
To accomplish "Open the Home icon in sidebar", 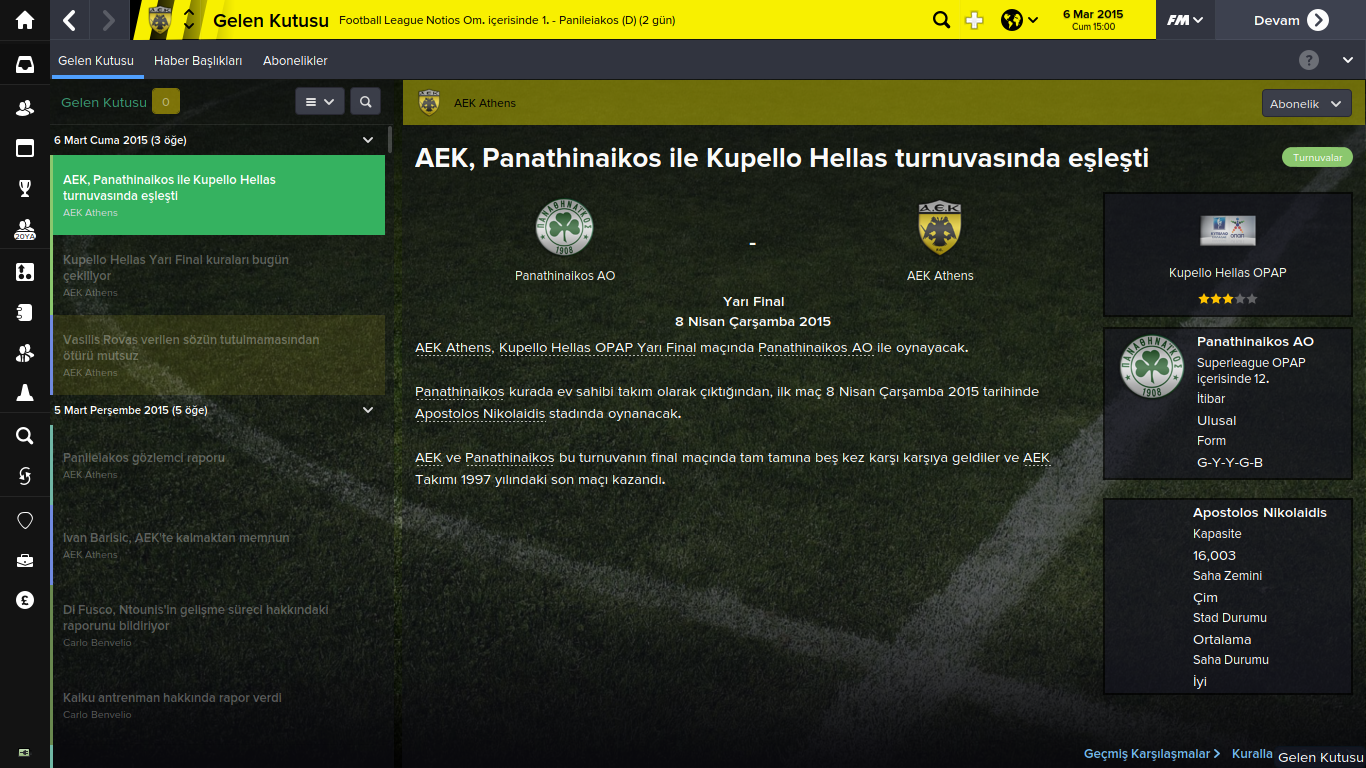I will coord(25,20).
